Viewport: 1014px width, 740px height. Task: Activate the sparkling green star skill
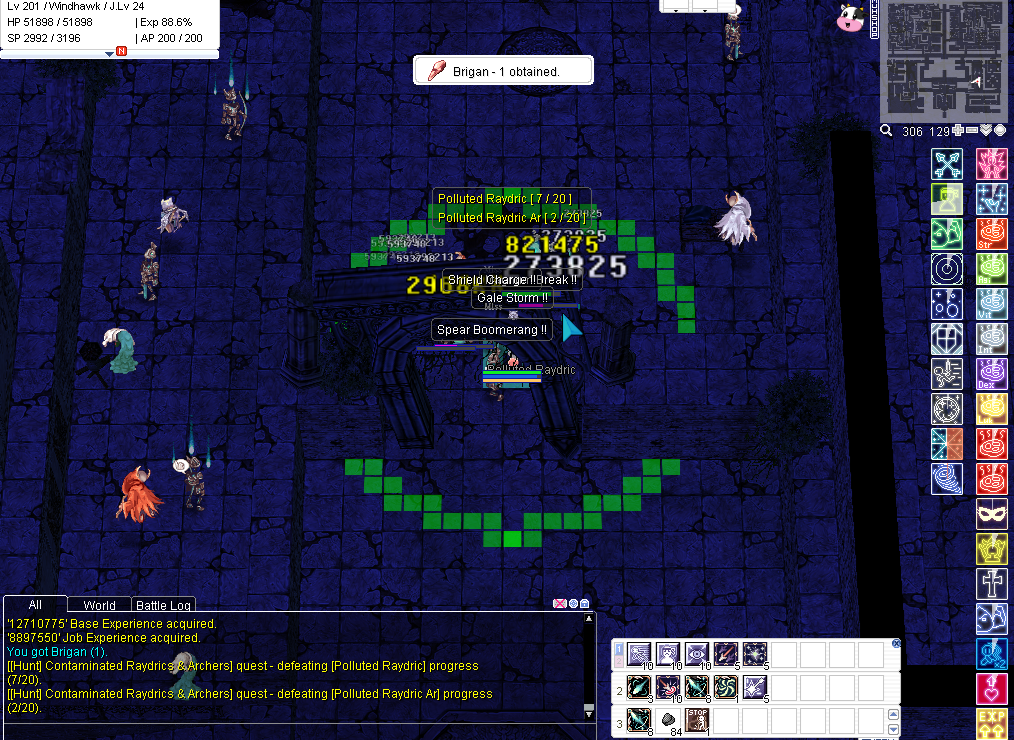(x=755, y=655)
